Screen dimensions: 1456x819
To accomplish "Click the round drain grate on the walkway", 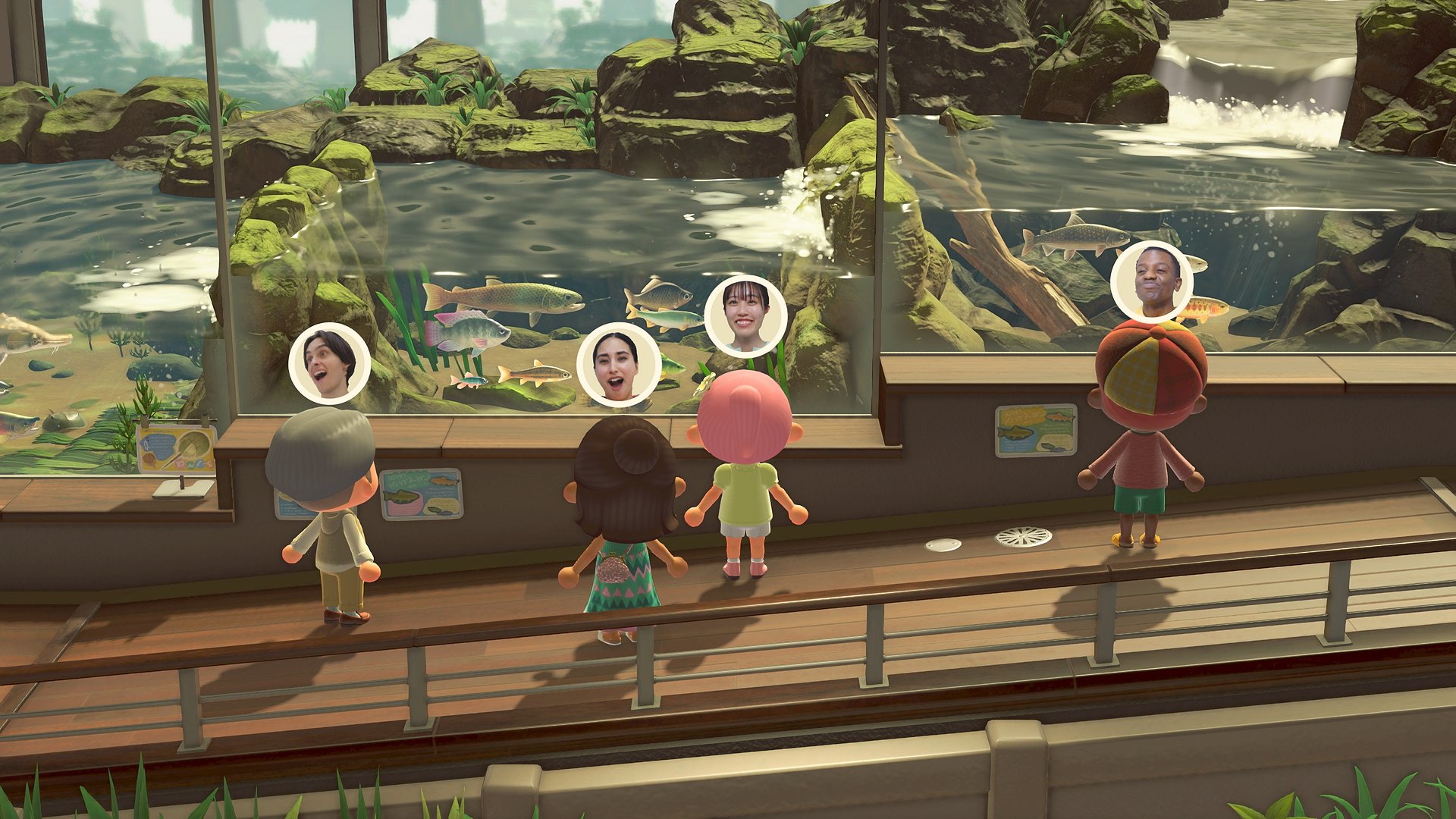I will point(1021,538).
